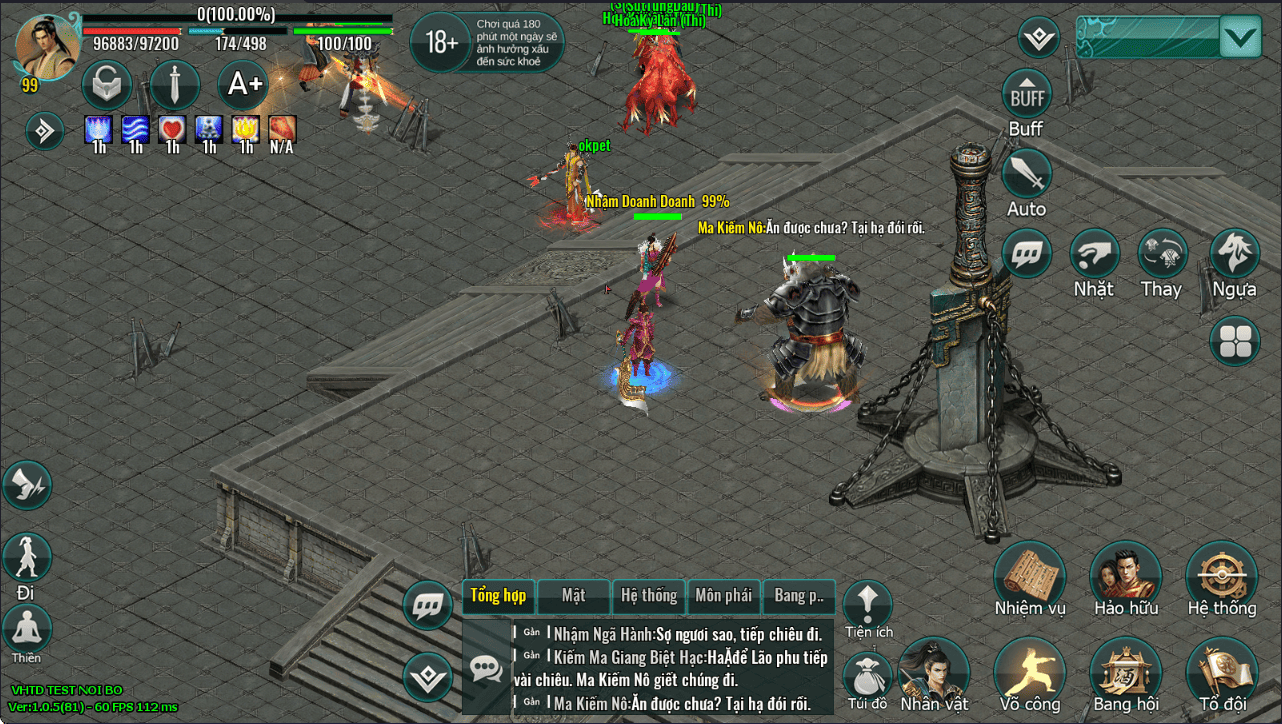Screen dimensions: 1282x724
Task: Open the Hảo hữu friends list
Action: 1126,577
